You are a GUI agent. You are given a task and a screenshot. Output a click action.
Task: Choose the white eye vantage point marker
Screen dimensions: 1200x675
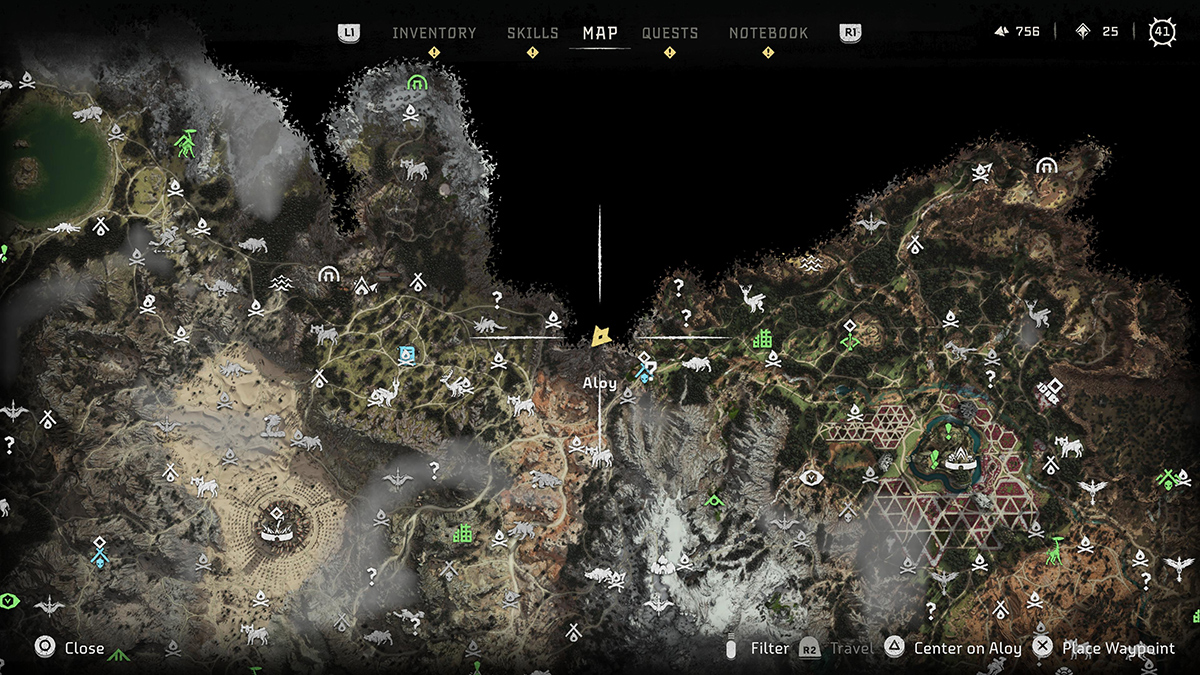pyautogui.click(x=811, y=478)
